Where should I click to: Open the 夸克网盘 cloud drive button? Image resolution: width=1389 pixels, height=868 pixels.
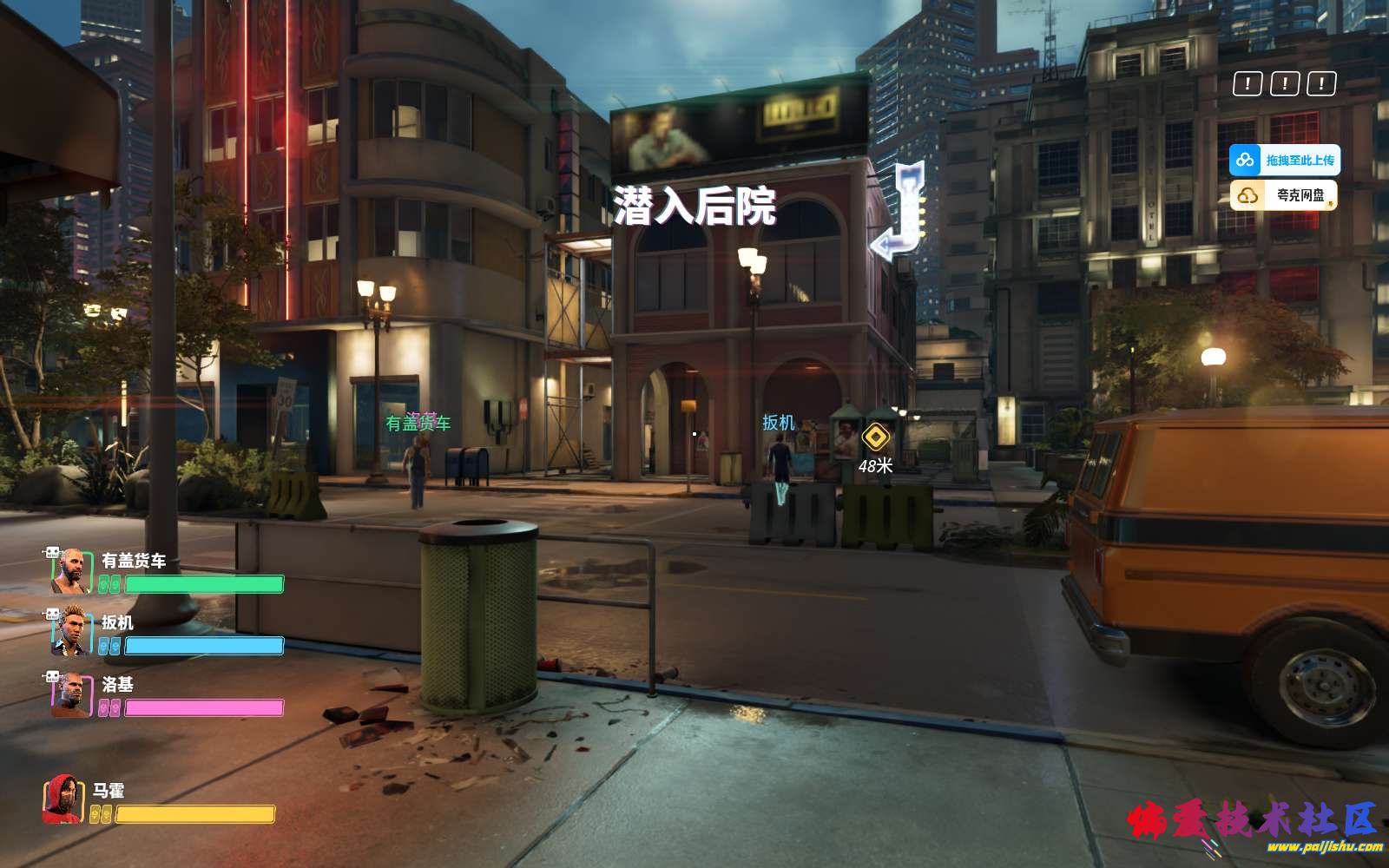coord(1284,196)
